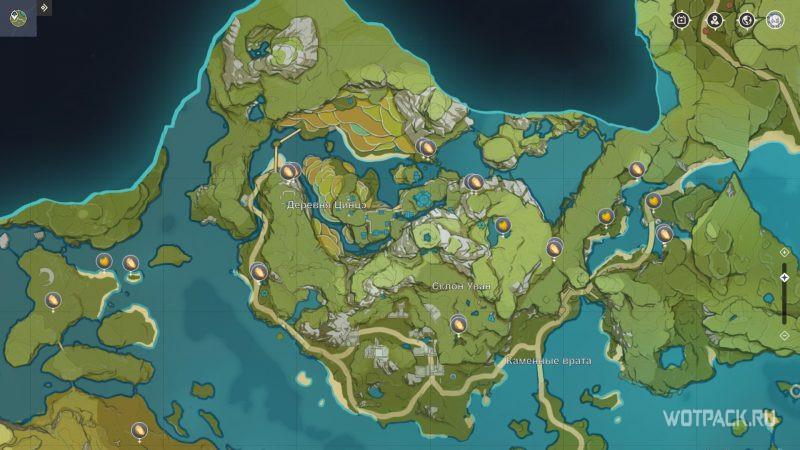Screen dimensions: 800x450
Task: Open the globe region-switch icon
Action: tap(745, 19)
